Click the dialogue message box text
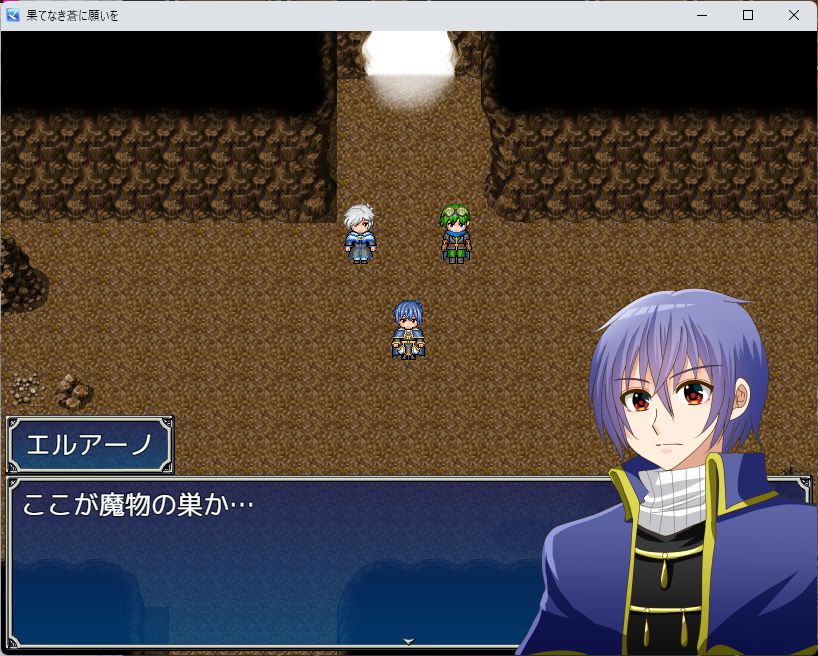Viewport: 818px width, 656px height. [x=138, y=504]
